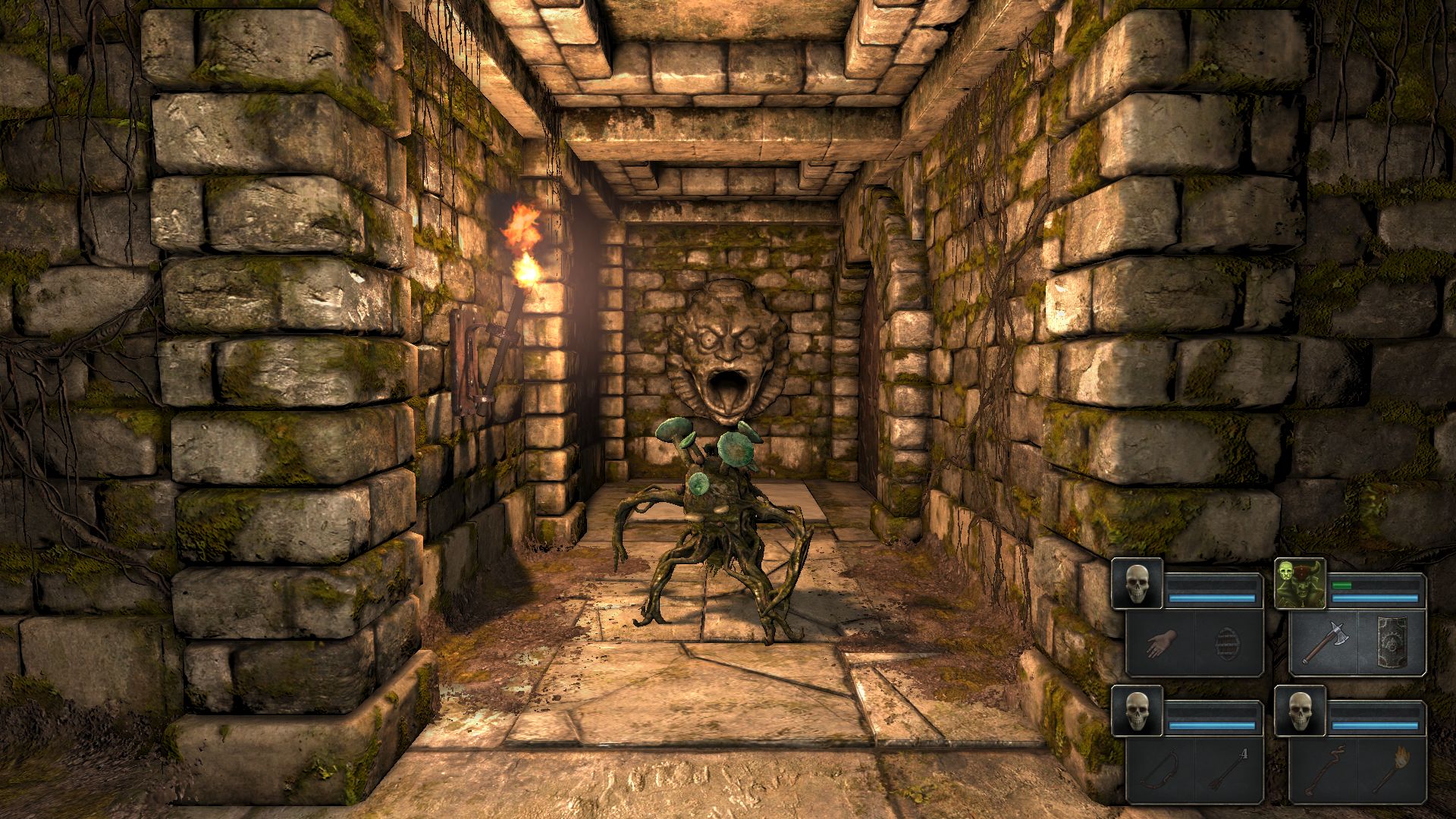Click the bottom-right skull portrait
This screenshot has height=819, width=1456.
point(1300,709)
